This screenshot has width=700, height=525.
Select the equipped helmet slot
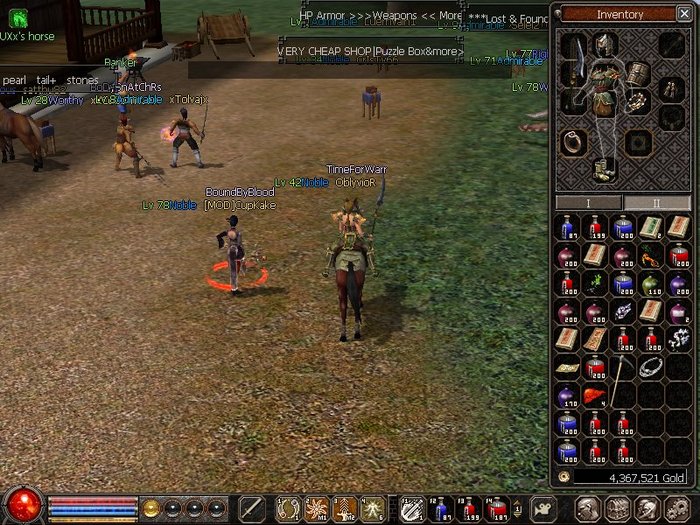[x=604, y=44]
